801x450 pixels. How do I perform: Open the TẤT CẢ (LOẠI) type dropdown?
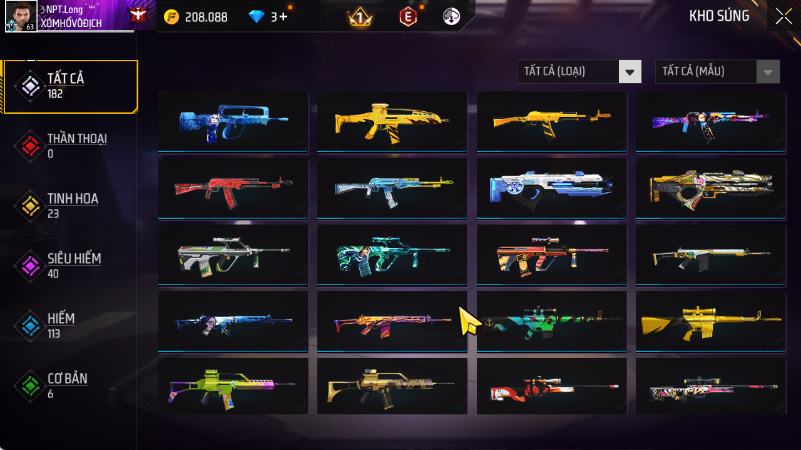pyautogui.click(x=579, y=71)
